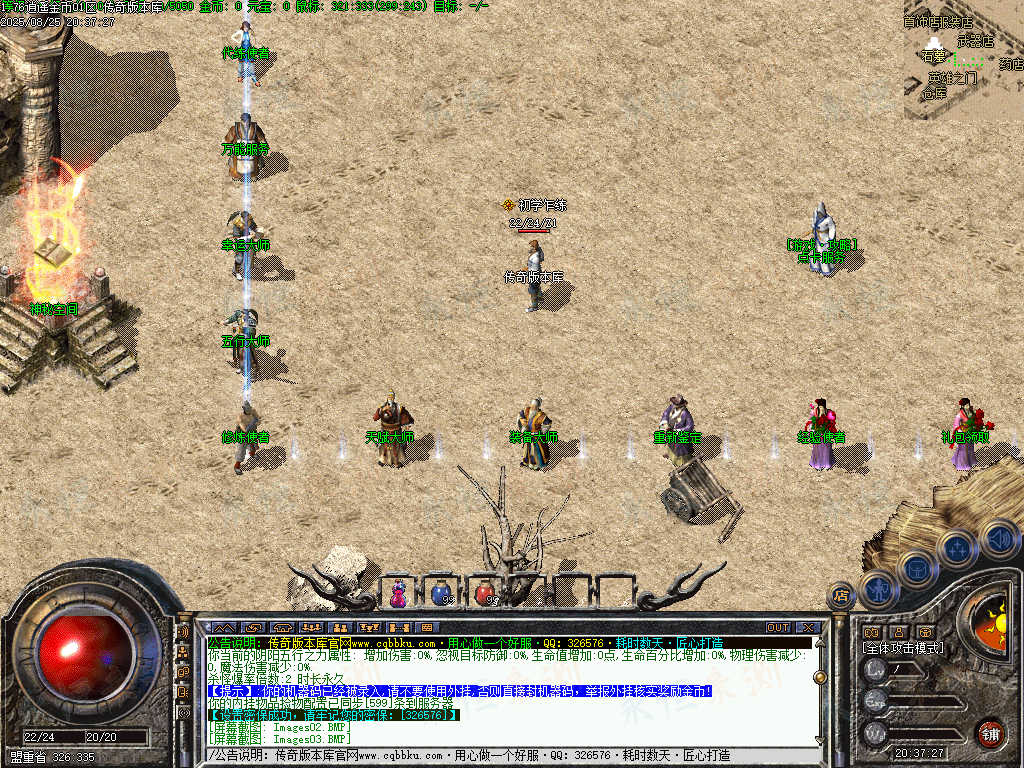Click the red 铺 stall button
The height and width of the screenshot is (768, 1024).
click(x=990, y=732)
